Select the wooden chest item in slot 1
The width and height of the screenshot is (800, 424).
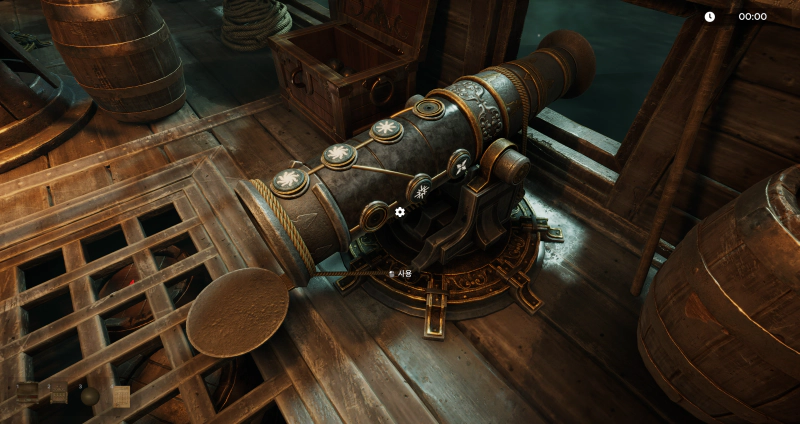27,393
